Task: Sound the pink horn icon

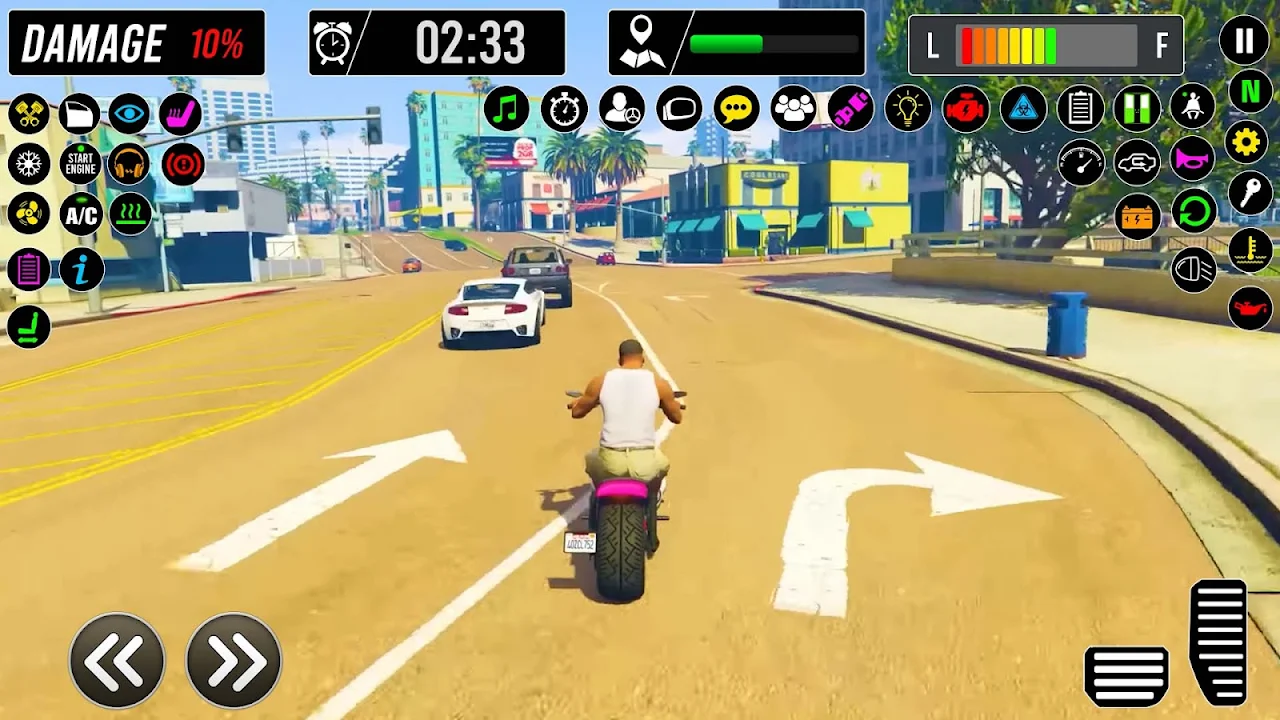Action: pyautogui.click(x=1192, y=159)
